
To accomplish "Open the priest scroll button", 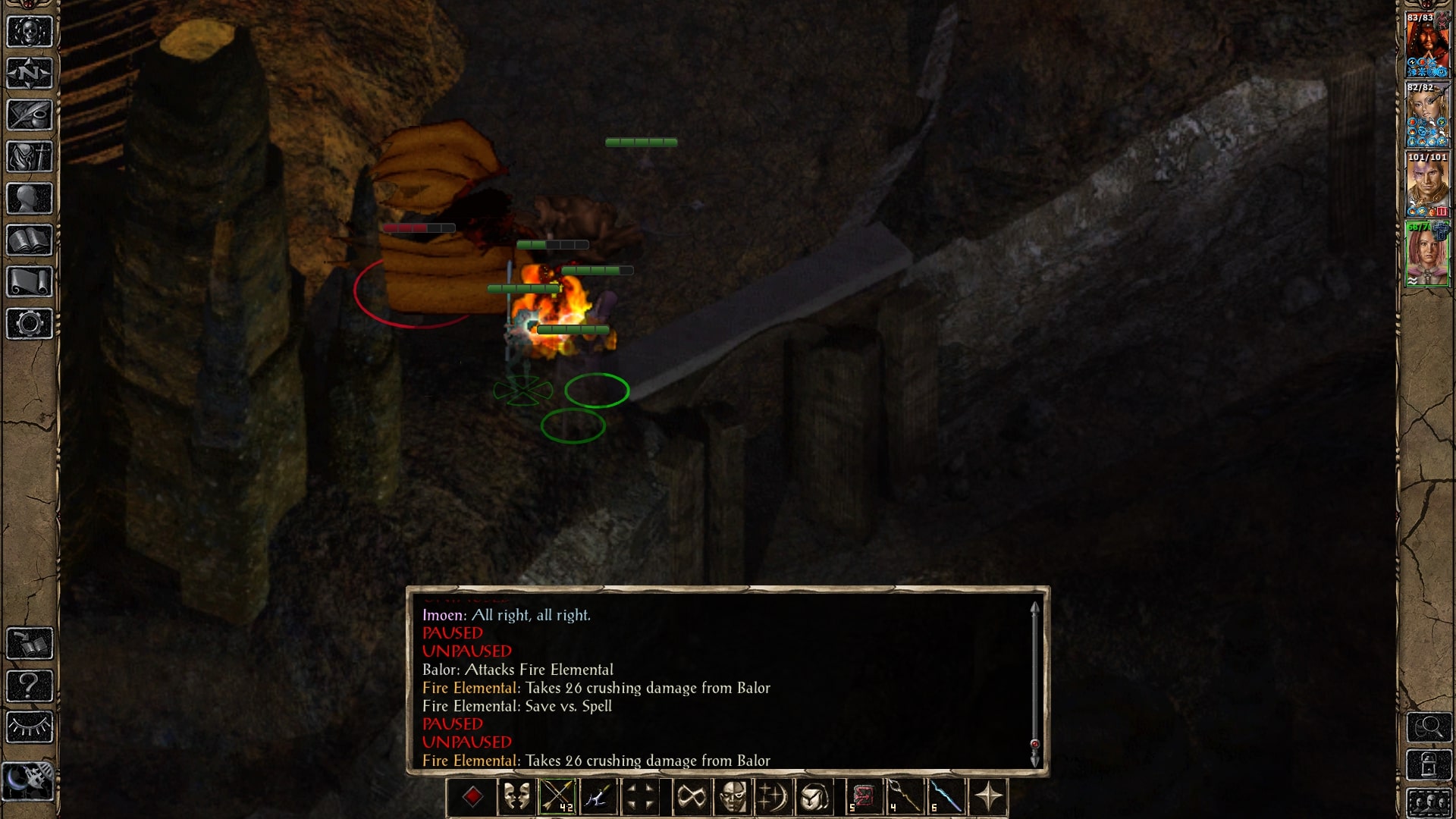I will [30, 282].
